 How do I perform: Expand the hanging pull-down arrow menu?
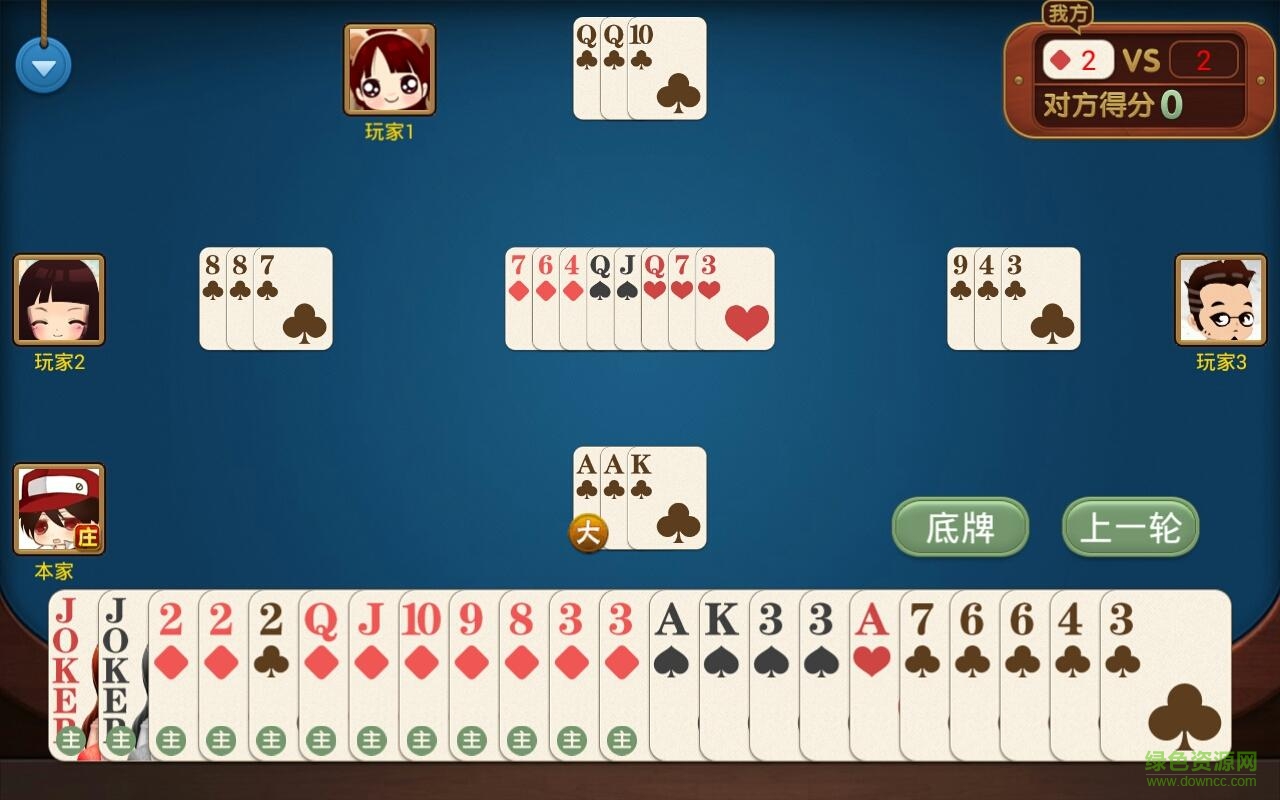[43, 64]
